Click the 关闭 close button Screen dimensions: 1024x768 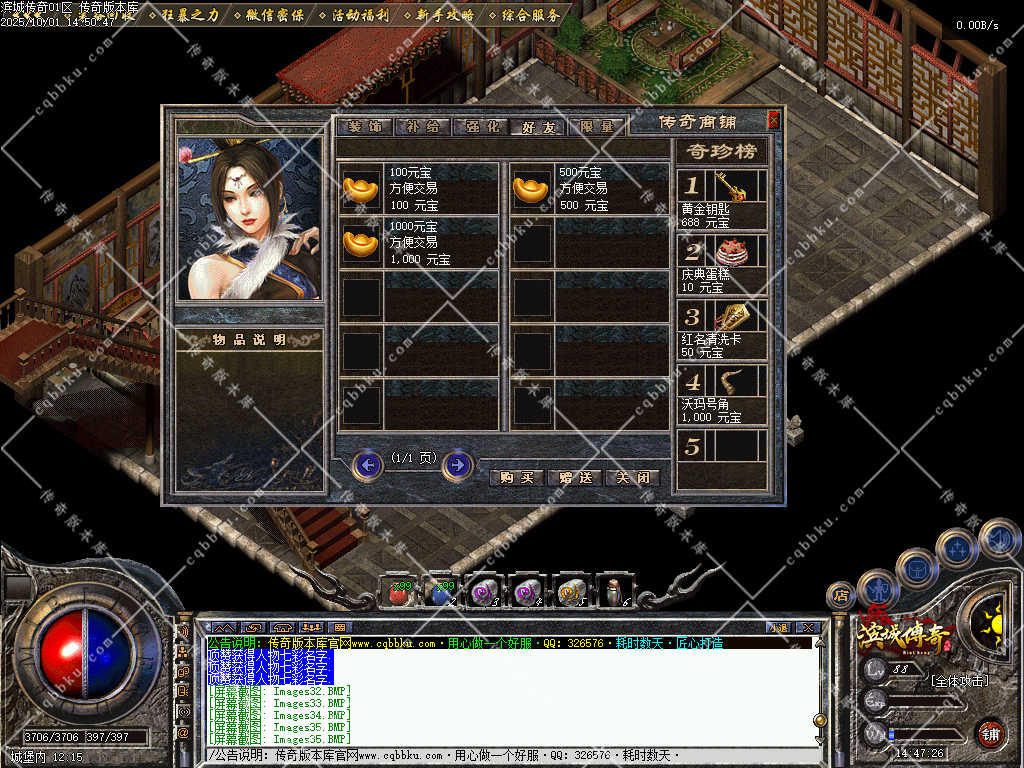633,478
